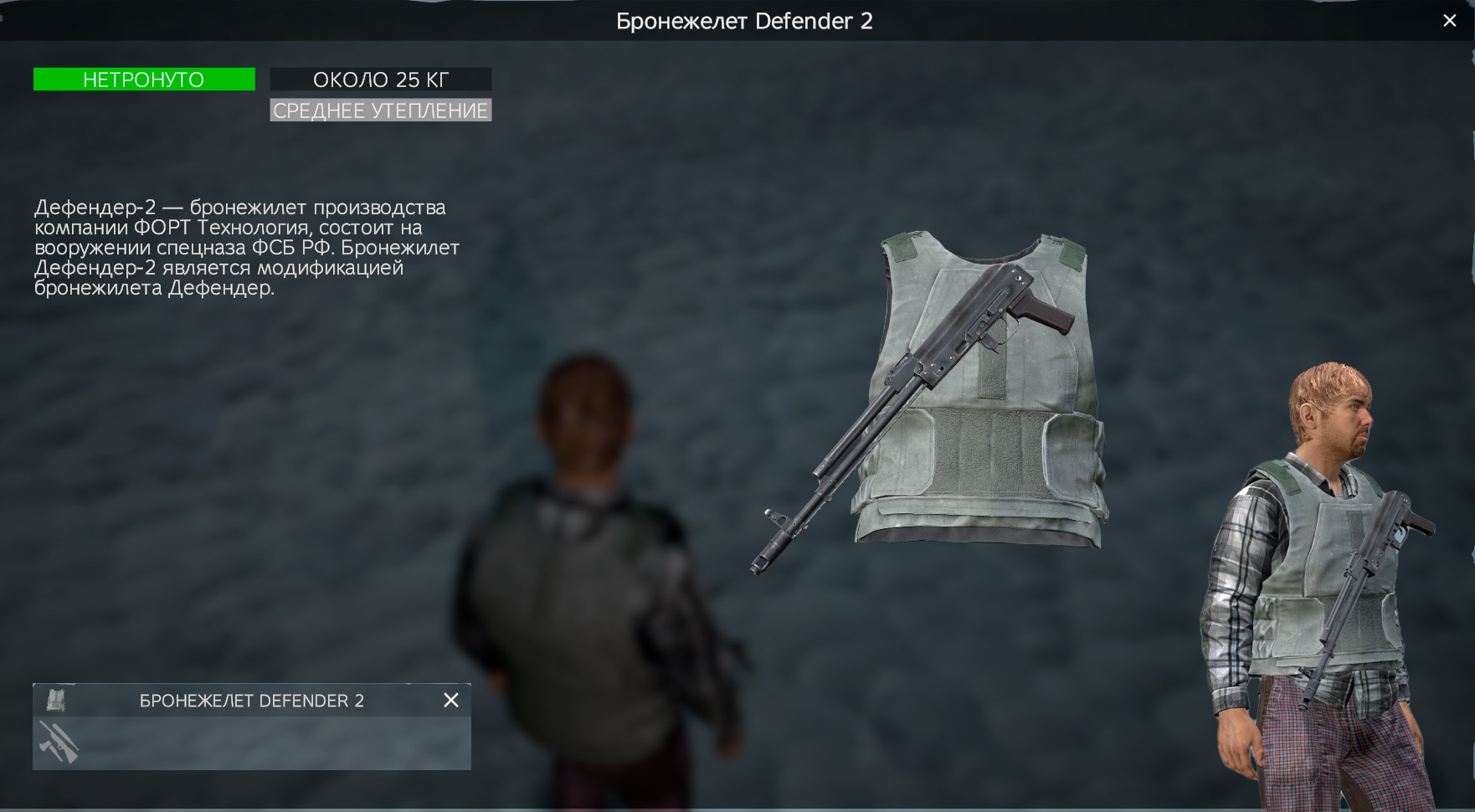Click the vest icon in panel header

(x=56, y=700)
